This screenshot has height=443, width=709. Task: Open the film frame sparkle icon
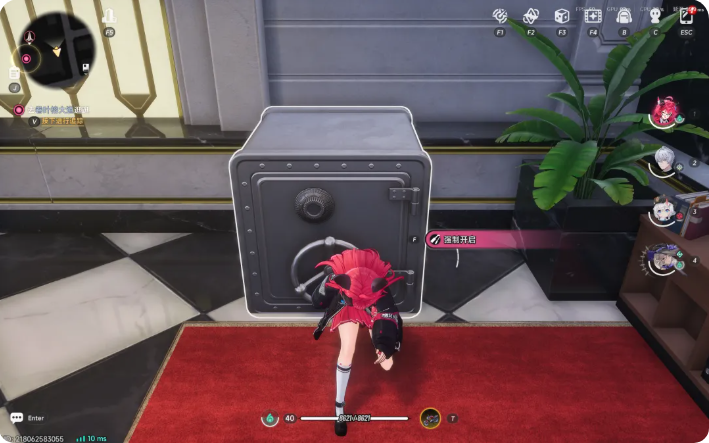[593, 16]
